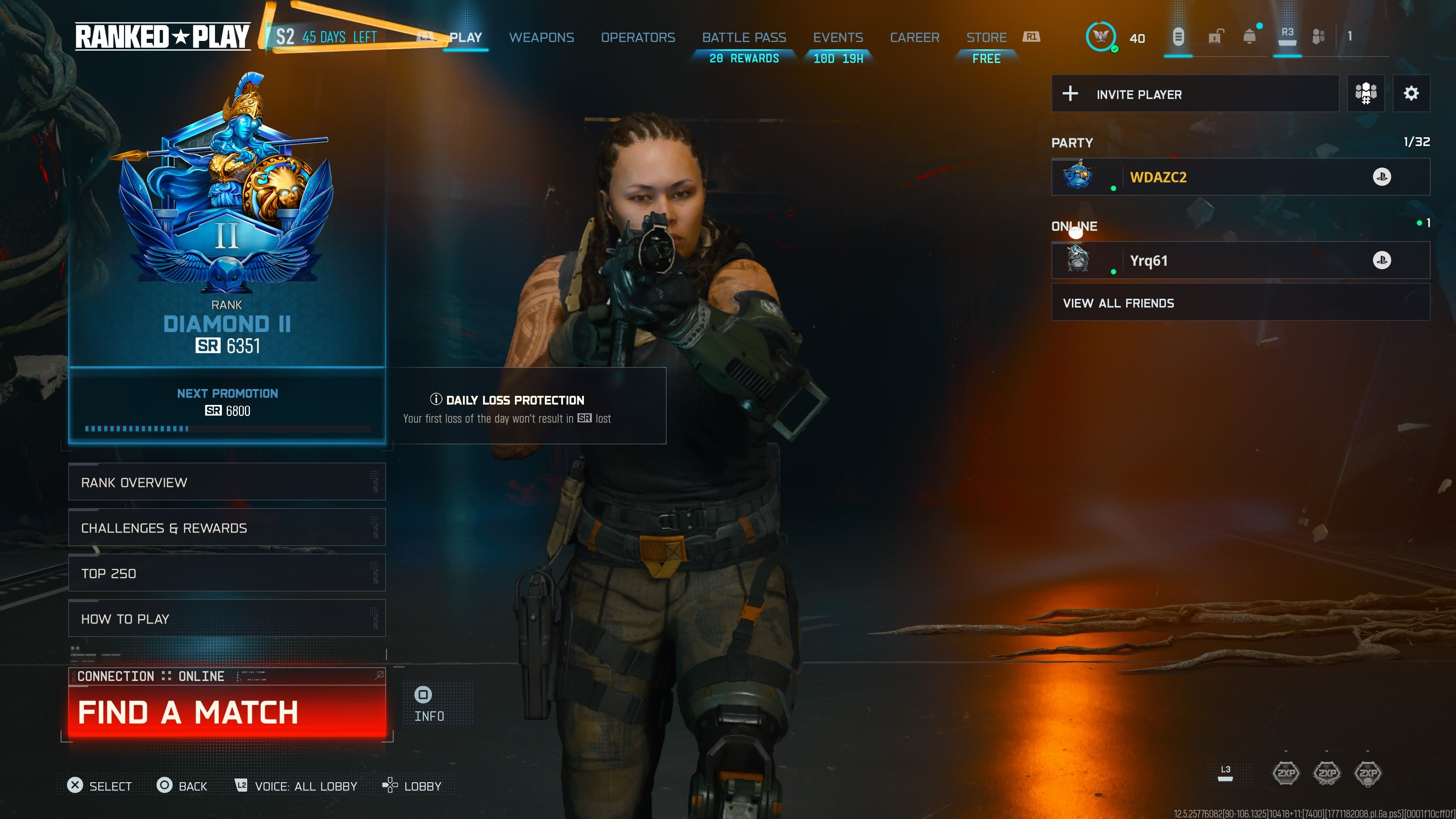
Task: Start matchmaking with Find a Match
Action: point(227,712)
